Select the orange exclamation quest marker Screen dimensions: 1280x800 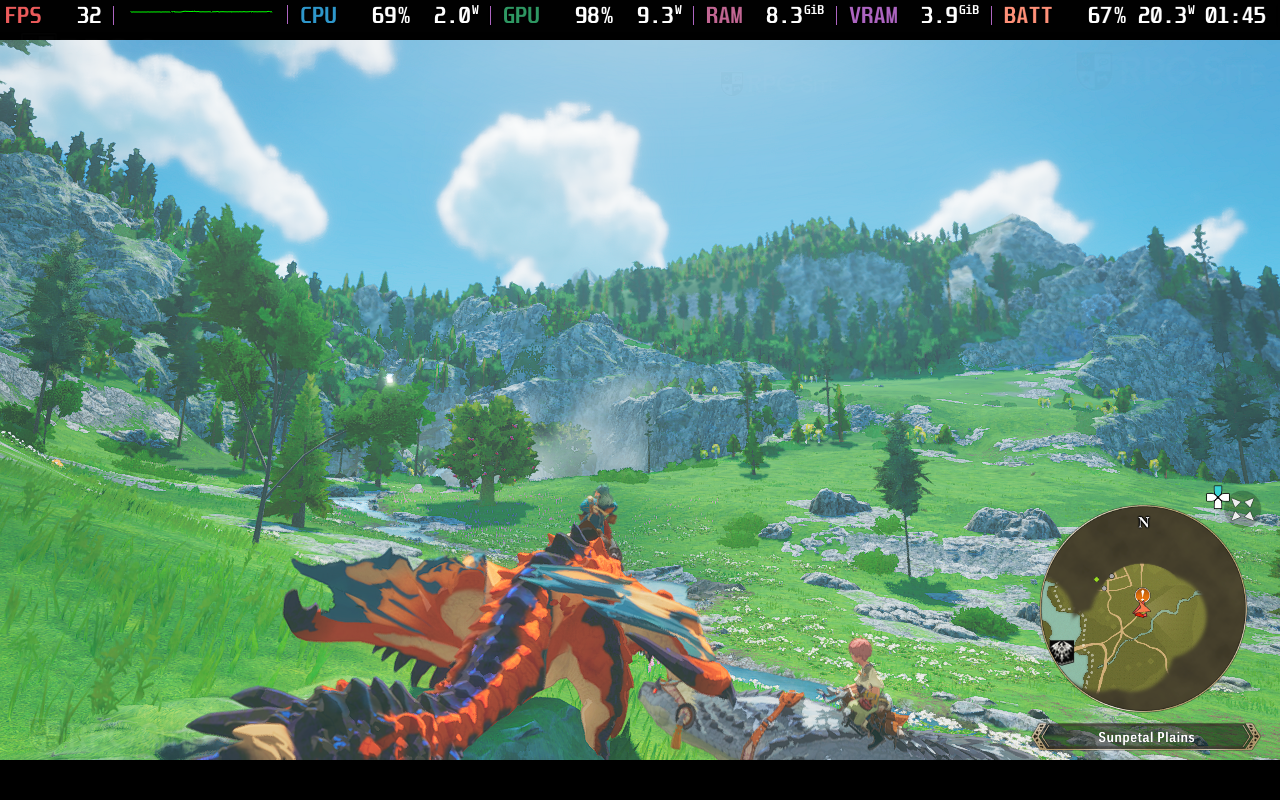[x=1142, y=596]
